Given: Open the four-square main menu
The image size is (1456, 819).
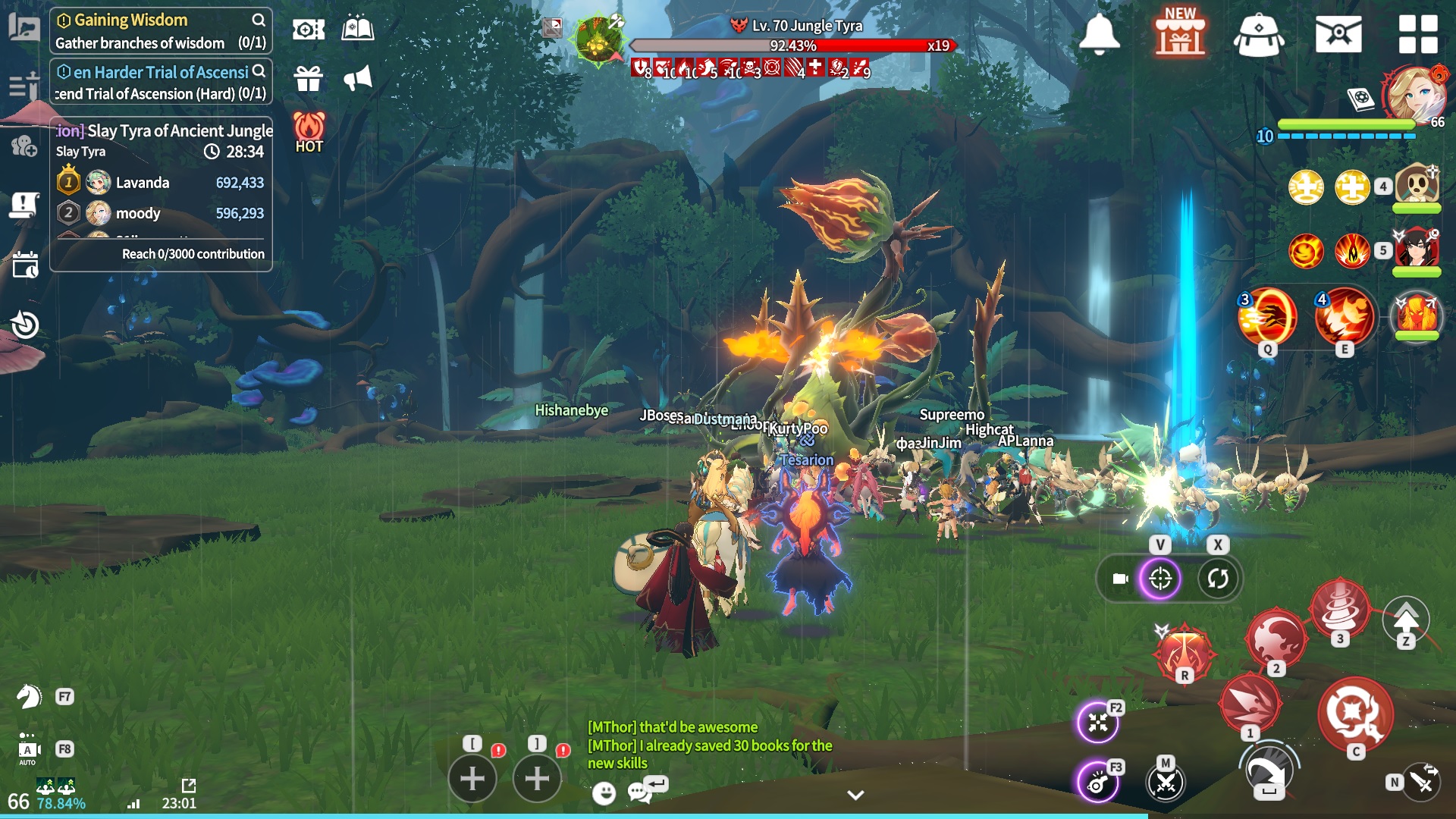Looking at the screenshot, I should [1418, 34].
